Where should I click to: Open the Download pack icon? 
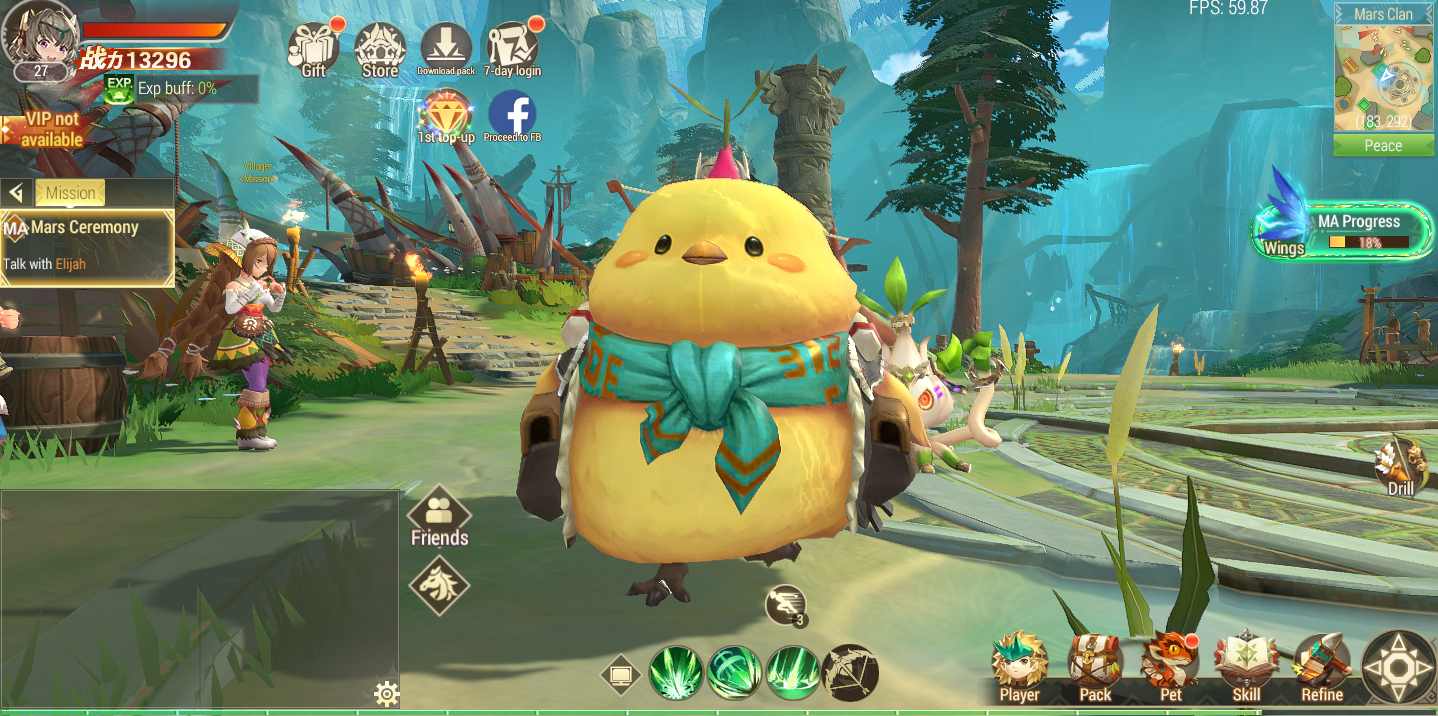(x=446, y=48)
